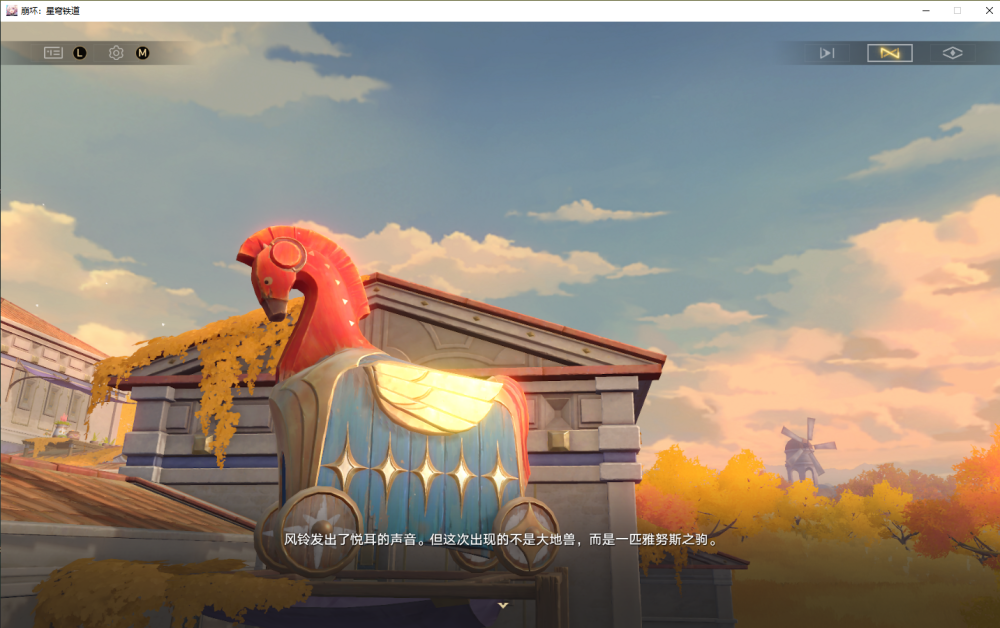Screen dimensions: 1000x628
Task: Toggle the highlighted gold auto-play button
Action: pyautogui.click(x=889, y=53)
